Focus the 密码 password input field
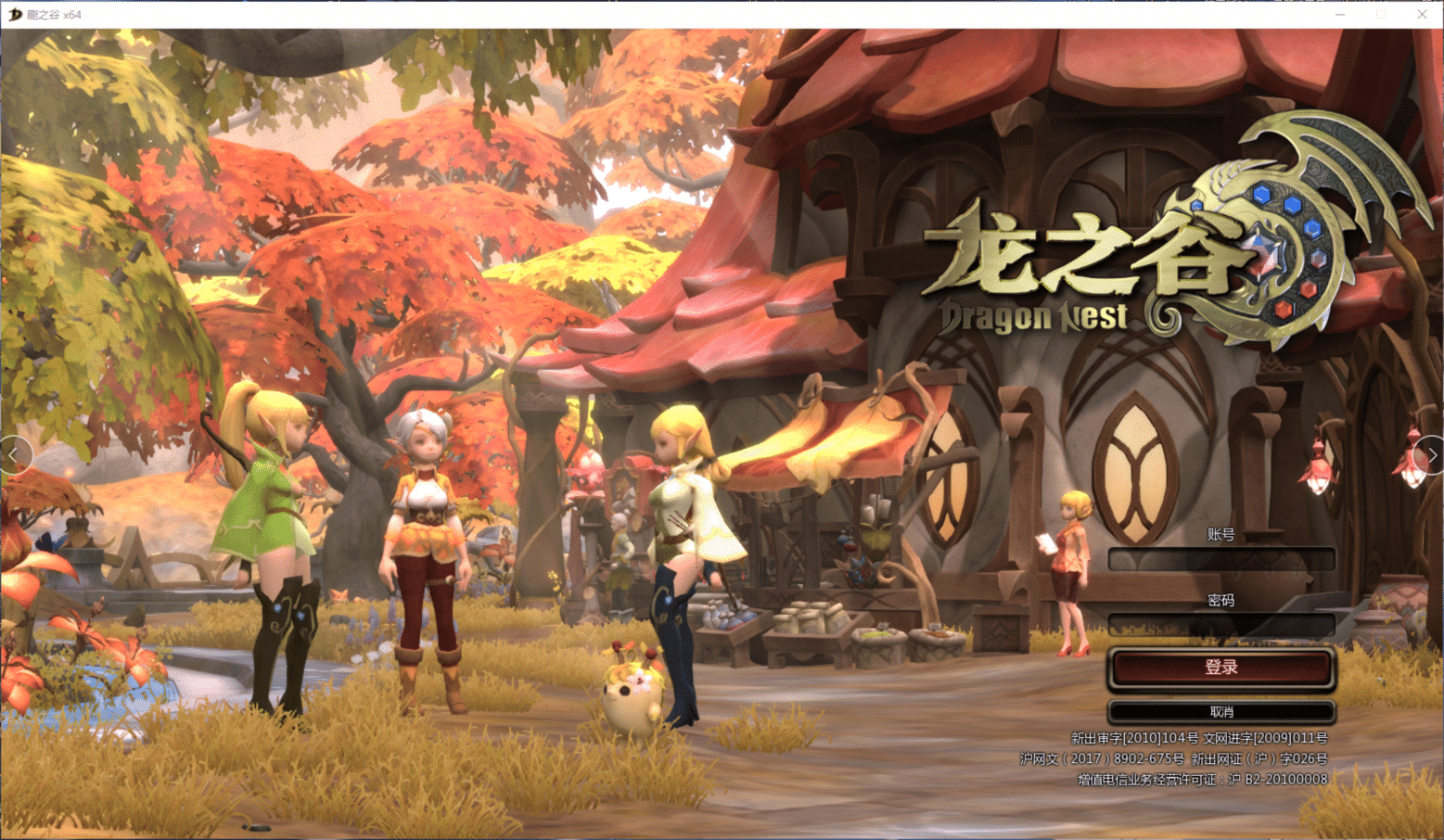The height and width of the screenshot is (840, 1444). 1220,625
